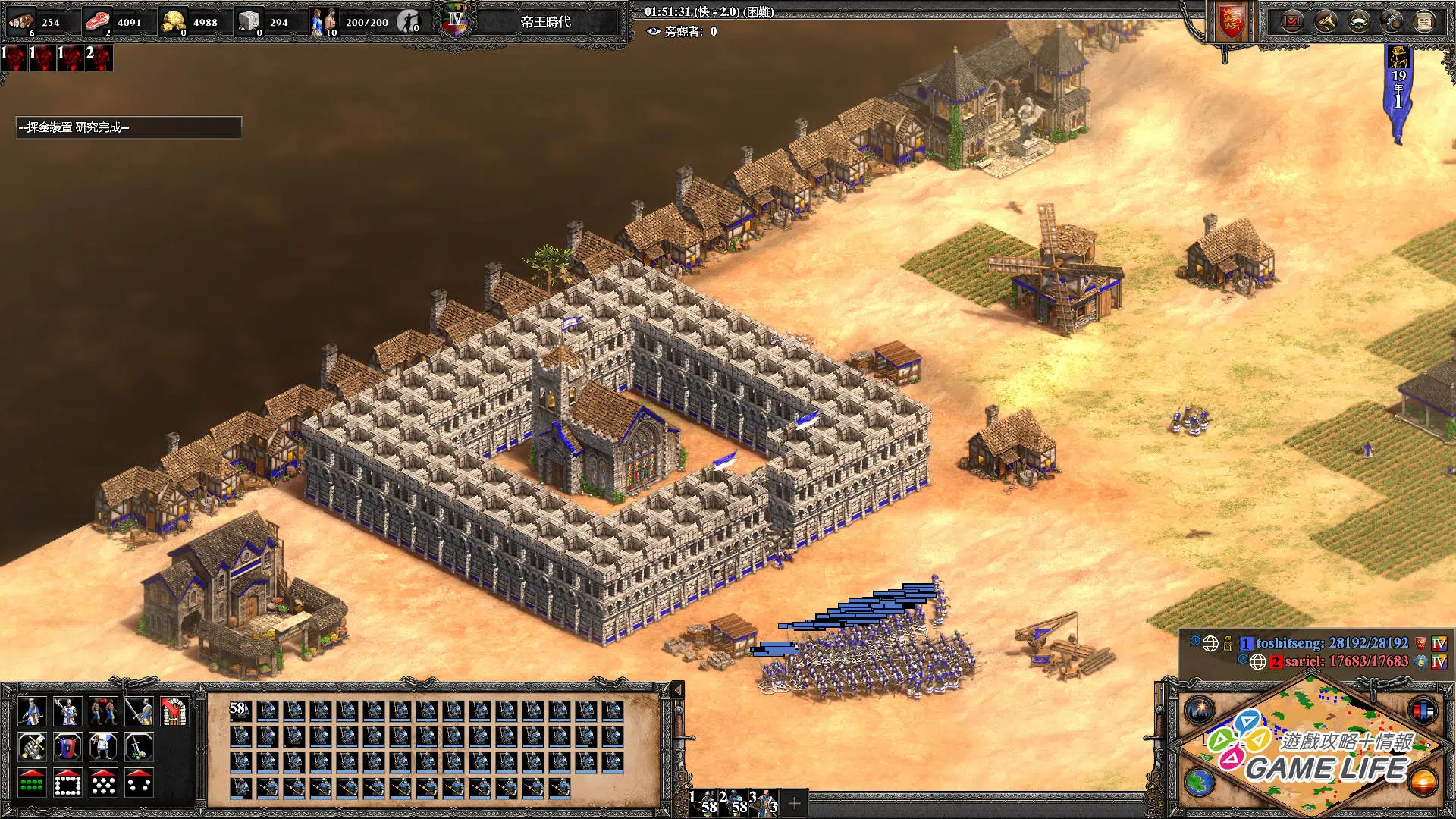The height and width of the screenshot is (819, 1456).
Task: Set no-attack stance with sword-in-ground icon
Action: point(139,748)
